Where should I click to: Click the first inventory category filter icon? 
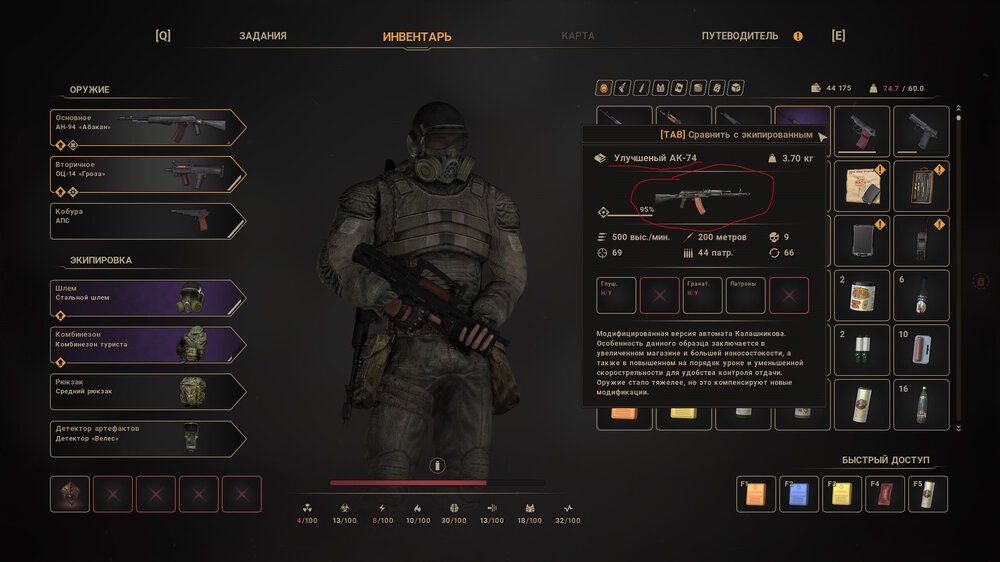(x=603, y=88)
